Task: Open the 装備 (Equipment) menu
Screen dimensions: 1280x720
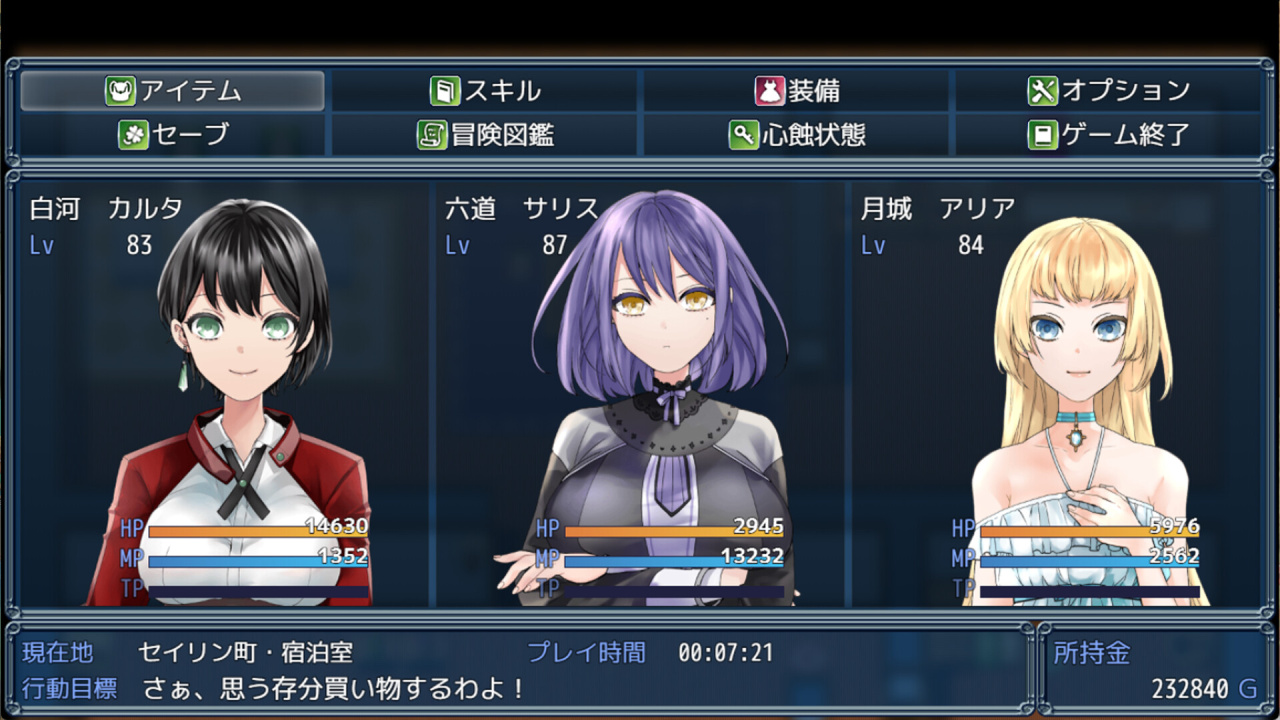Action: (x=797, y=91)
